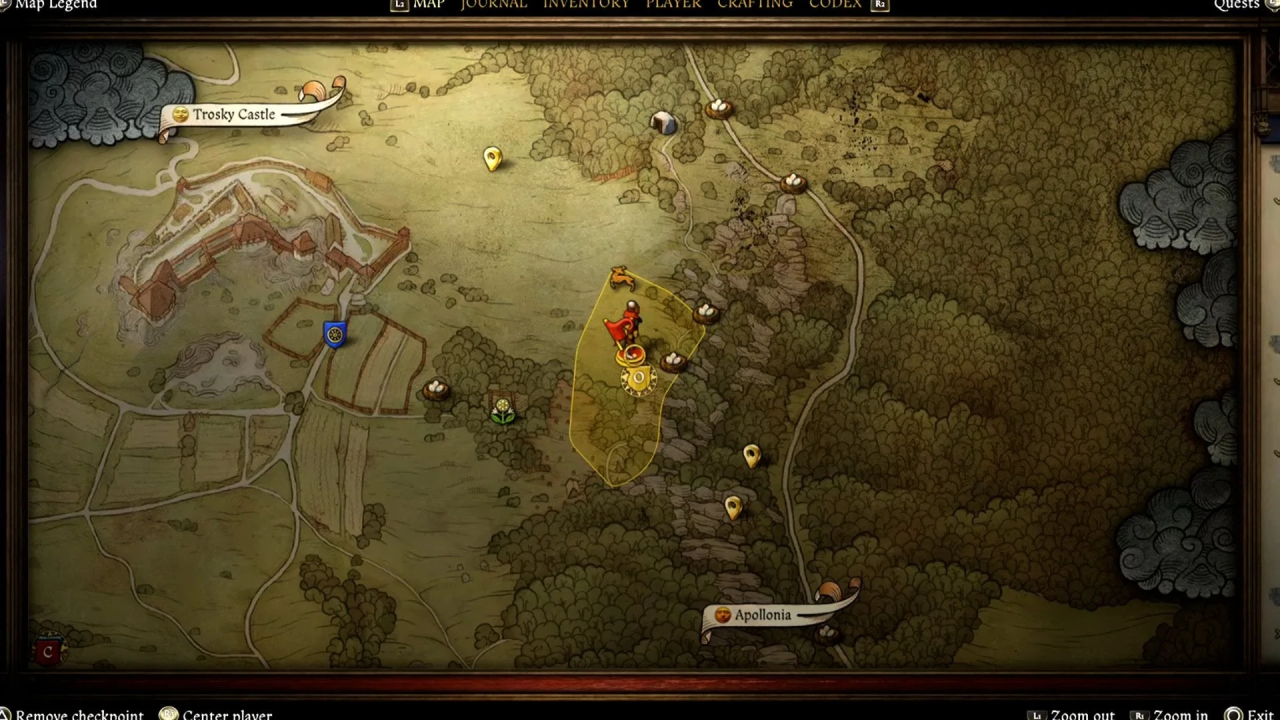Click the blue shield map marker

(x=335, y=334)
